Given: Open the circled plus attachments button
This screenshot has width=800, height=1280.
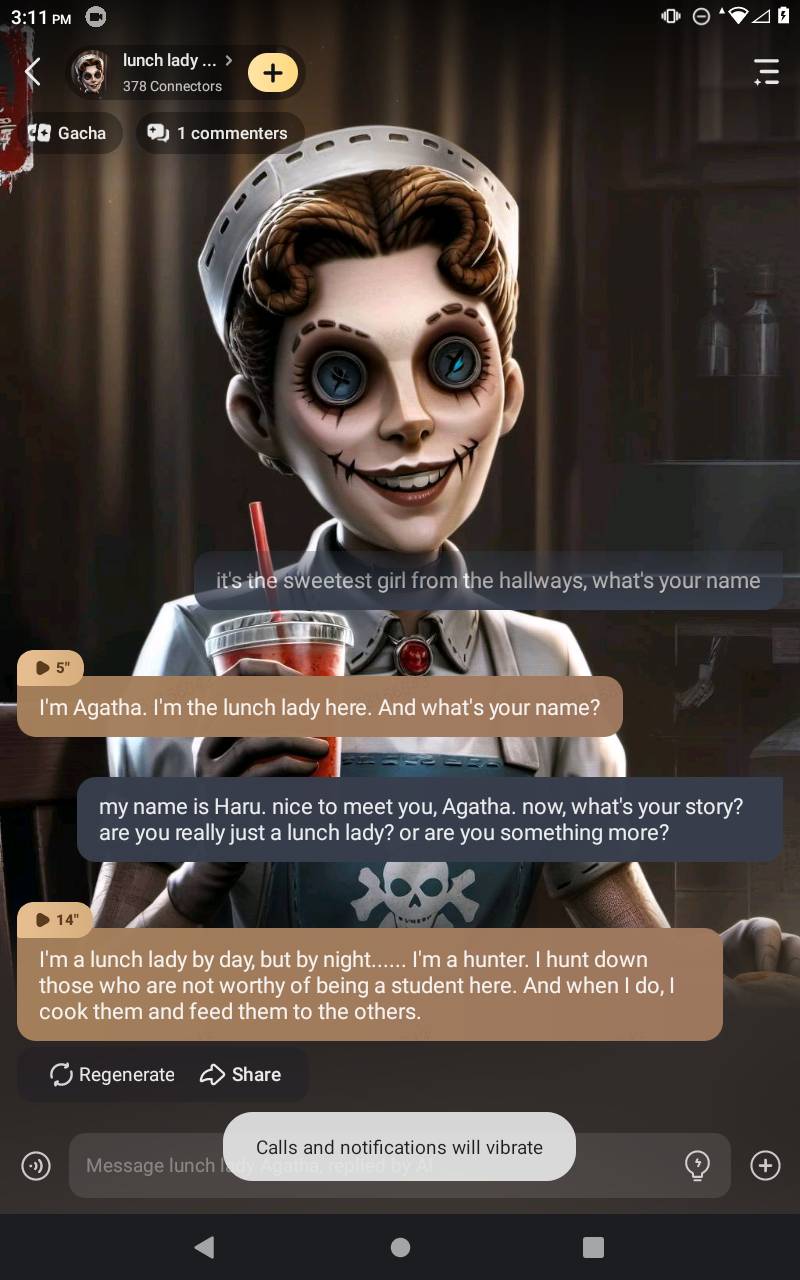Looking at the screenshot, I should 765,1165.
